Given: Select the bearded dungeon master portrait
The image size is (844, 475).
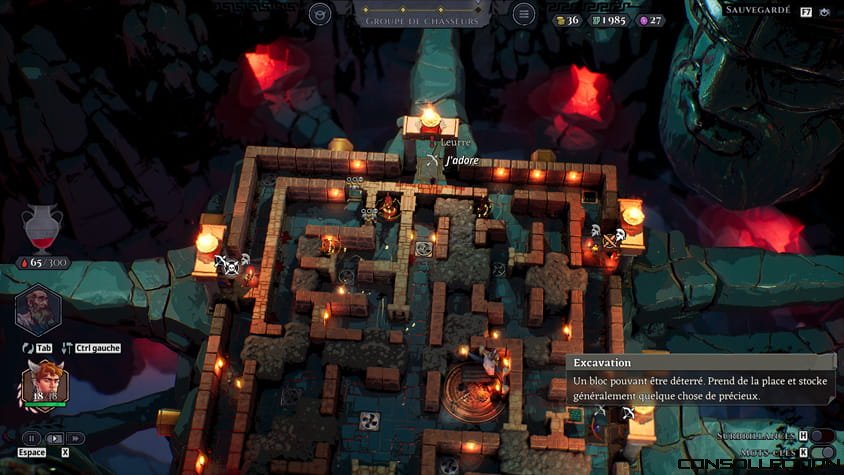Looking at the screenshot, I should (38, 309).
